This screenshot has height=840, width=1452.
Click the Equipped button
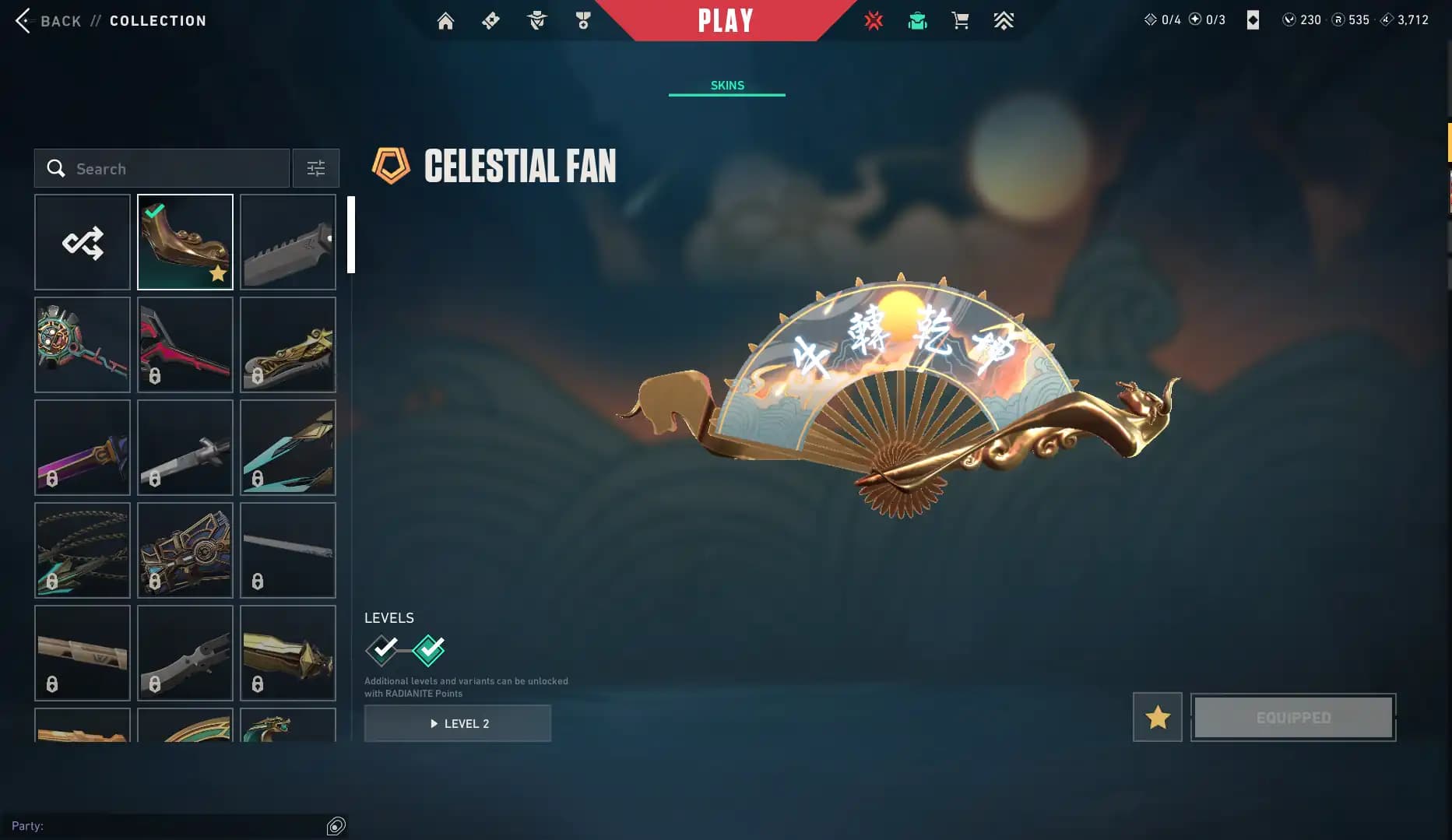[1293, 717]
